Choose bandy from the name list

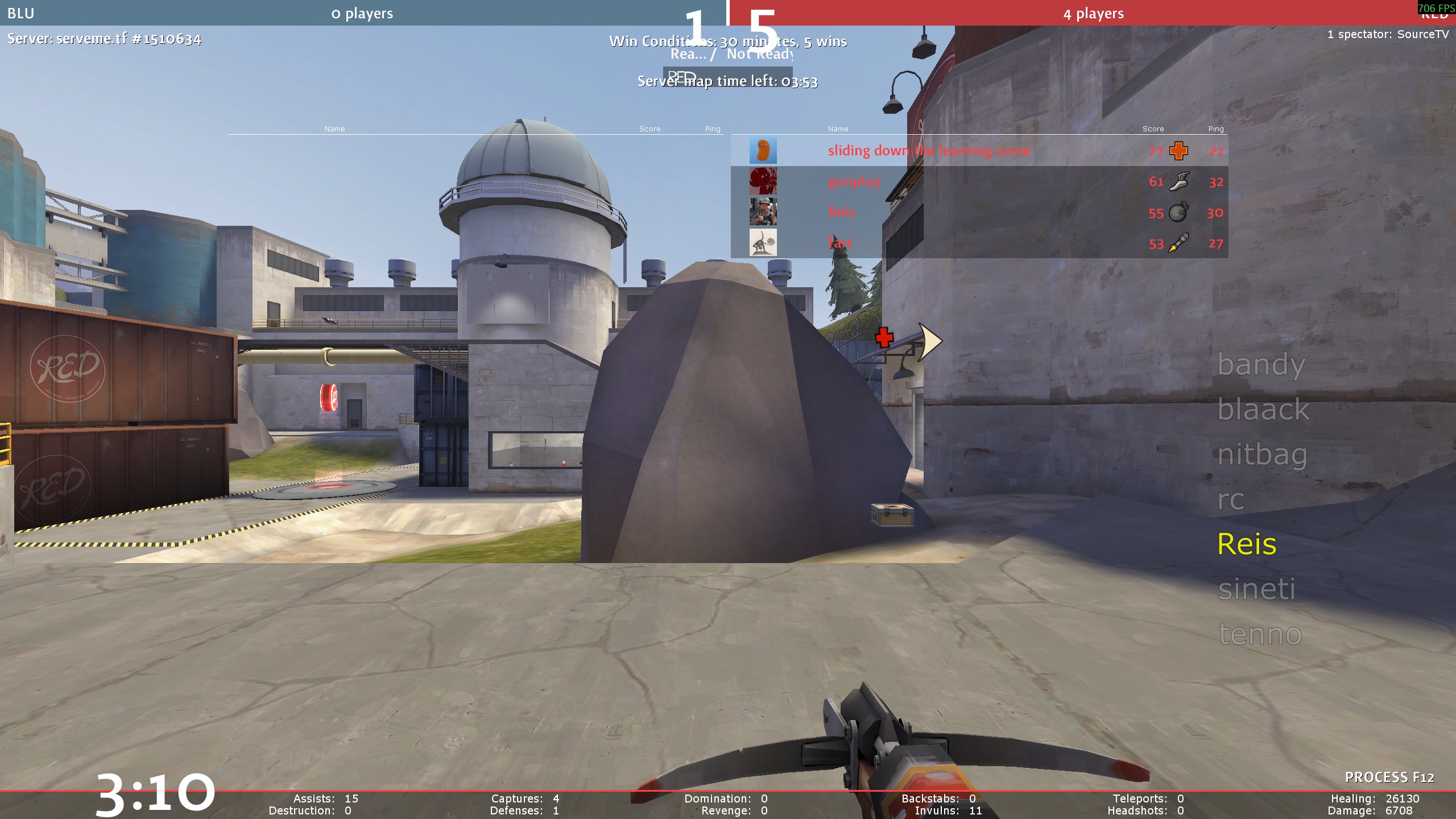coord(1261,365)
